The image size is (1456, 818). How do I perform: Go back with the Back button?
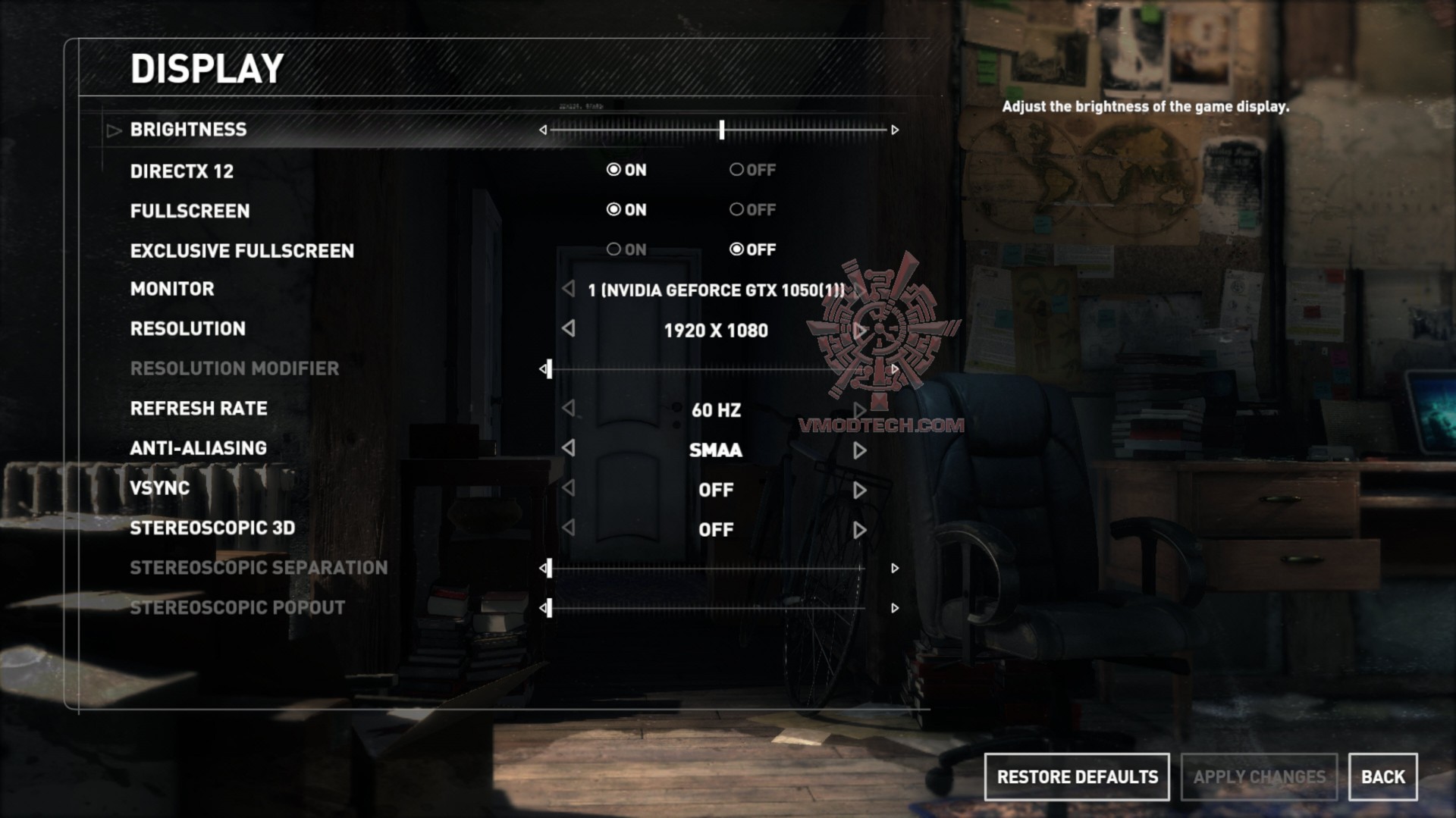pyautogui.click(x=1382, y=777)
